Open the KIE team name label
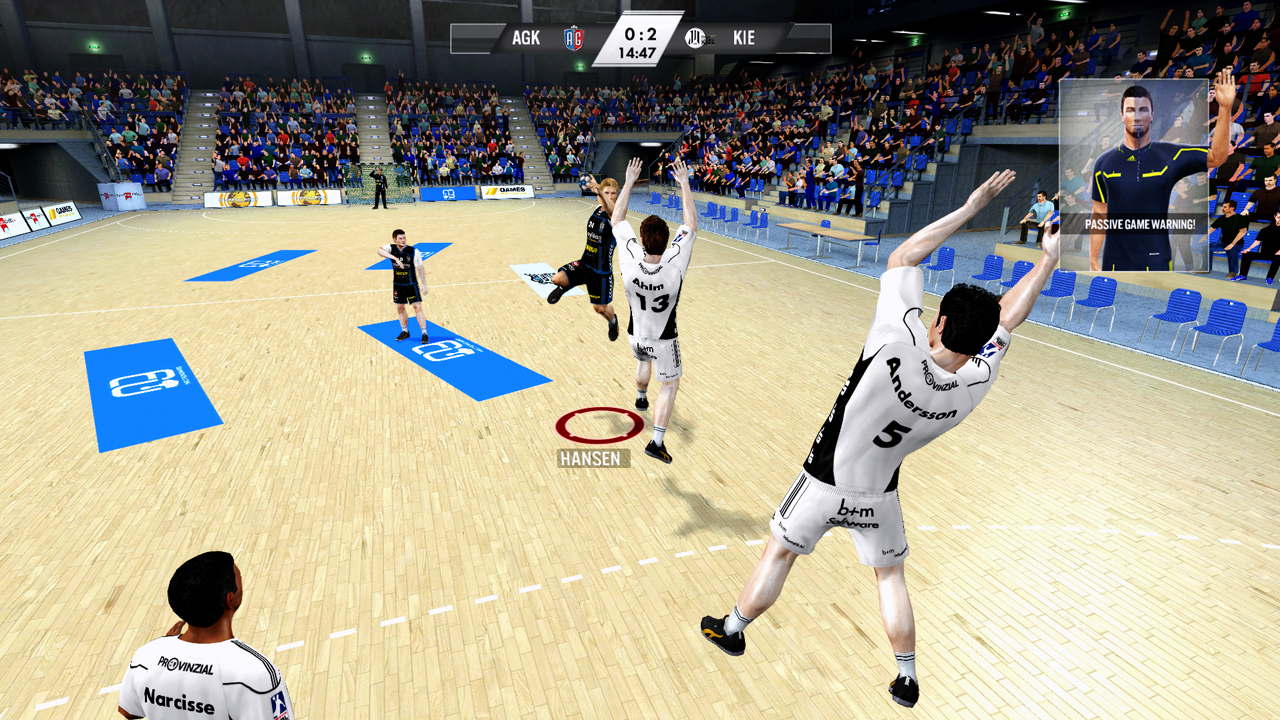Image resolution: width=1280 pixels, height=720 pixels. (745, 37)
